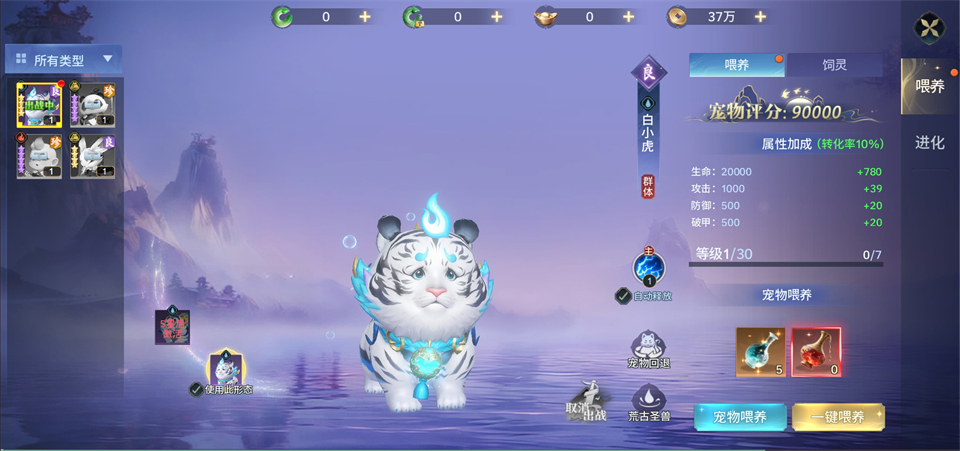Select the blue potion feed item

coord(761,352)
